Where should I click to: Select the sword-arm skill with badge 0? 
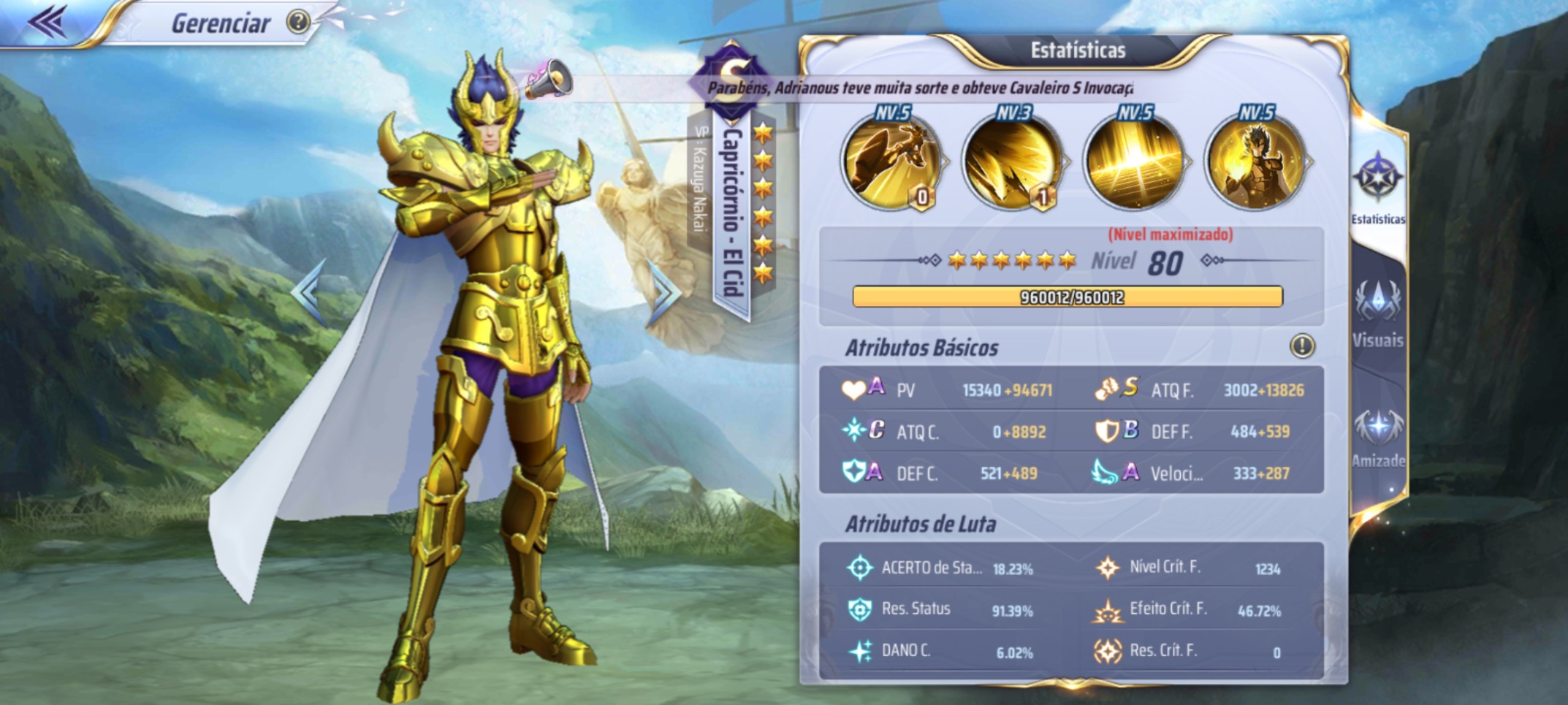point(891,162)
